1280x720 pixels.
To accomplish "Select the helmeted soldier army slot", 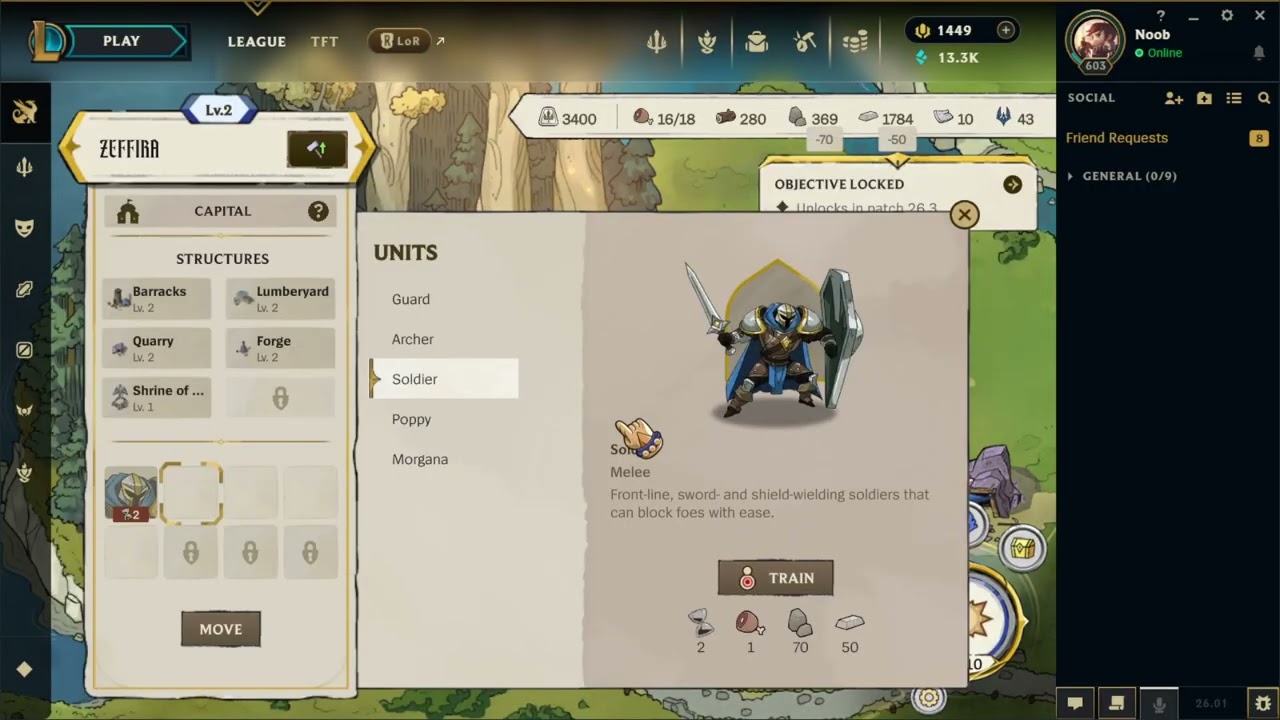I will [x=131, y=494].
